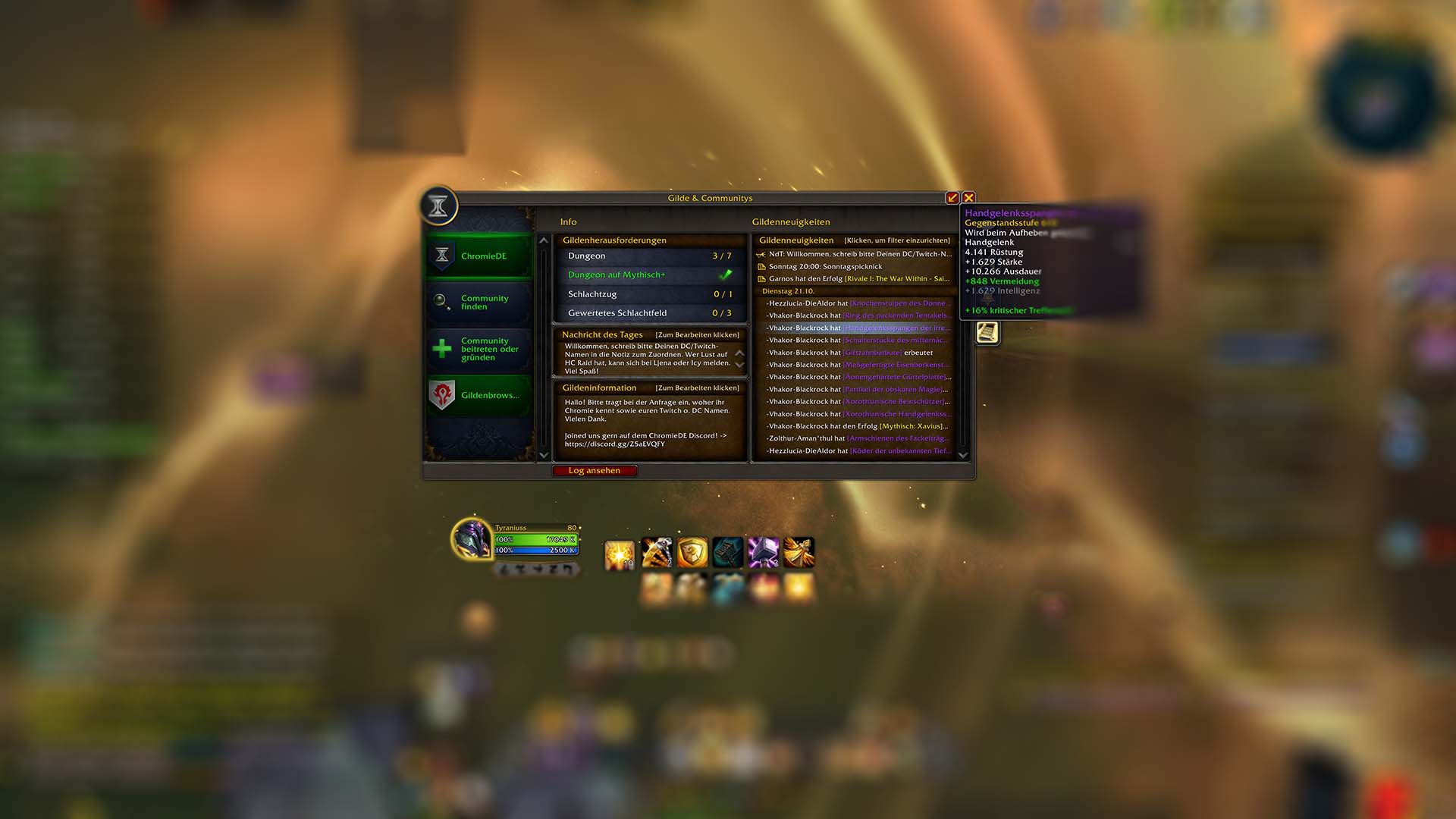Activate the purple lightning hammer ability
The height and width of the screenshot is (819, 1456).
[764, 552]
